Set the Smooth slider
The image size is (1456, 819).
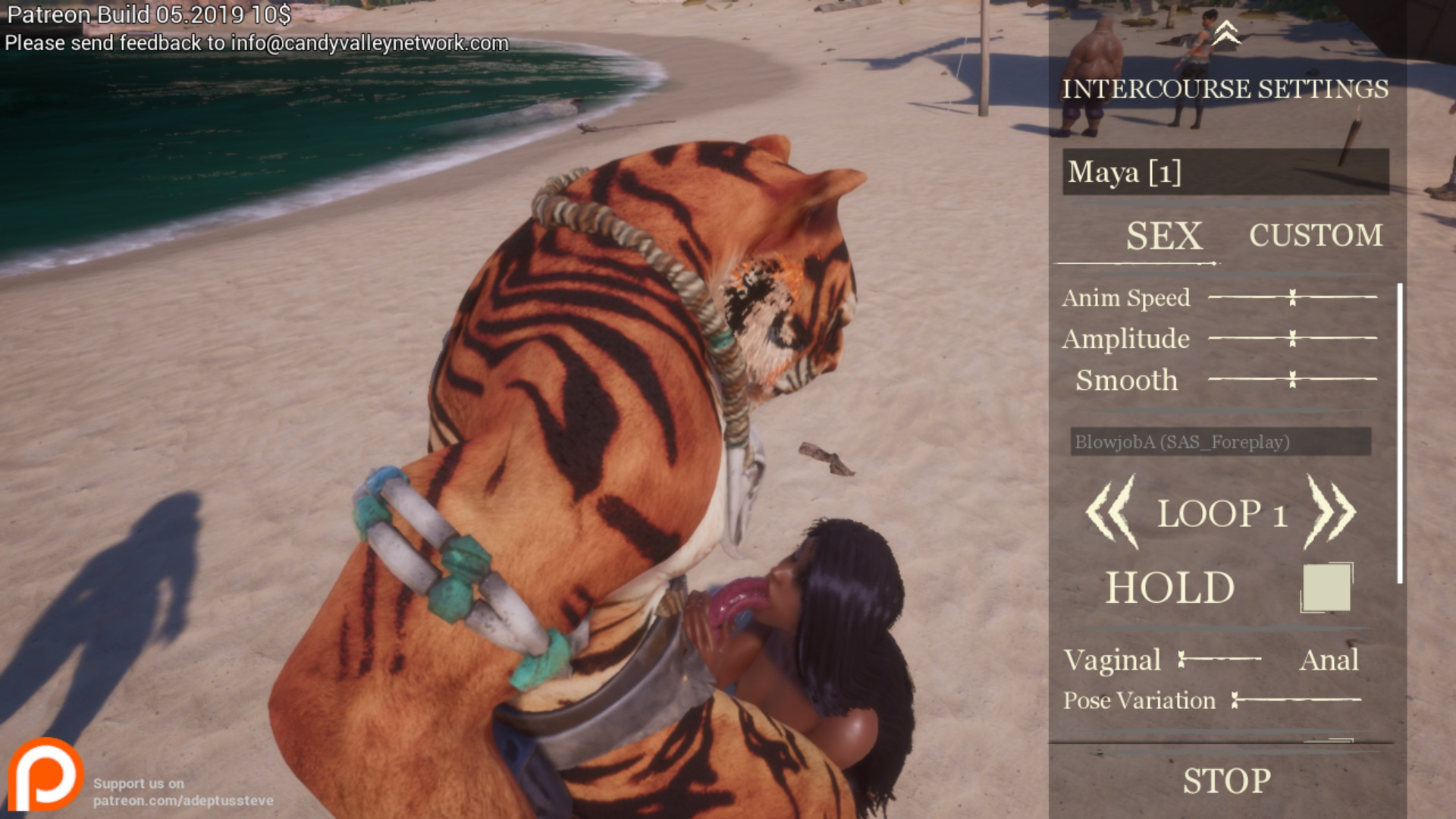point(1292,379)
